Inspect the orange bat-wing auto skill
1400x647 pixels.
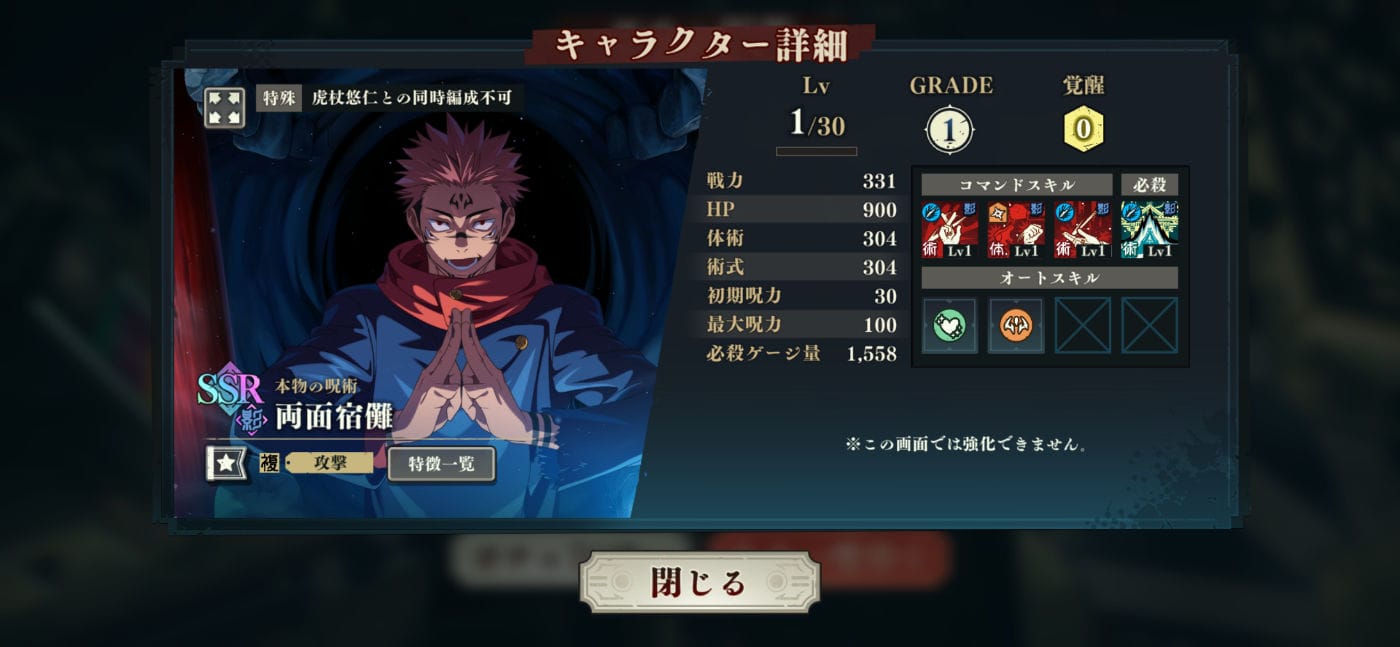click(x=1015, y=325)
